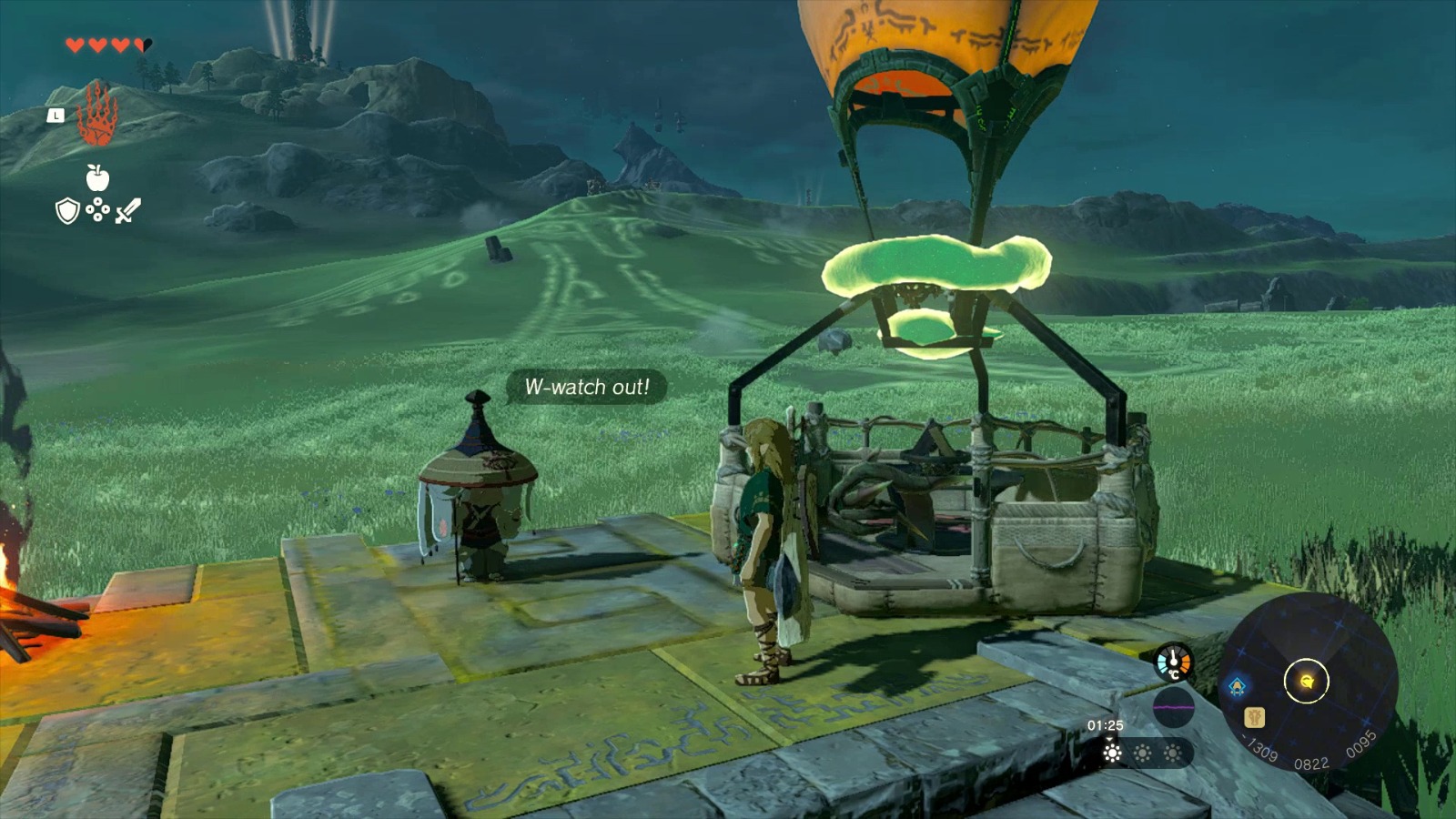Select the tan horse-head stable marker

click(x=1255, y=717)
